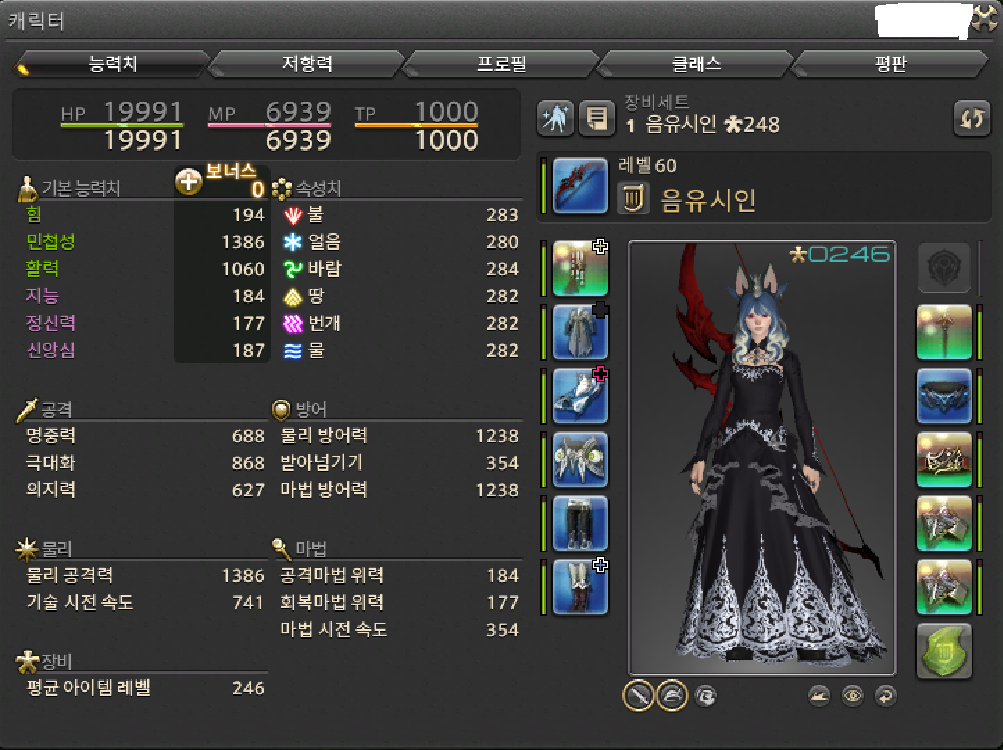This screenshot has width=1003, height=750.
Task: Close the character window
Action: 985,18
